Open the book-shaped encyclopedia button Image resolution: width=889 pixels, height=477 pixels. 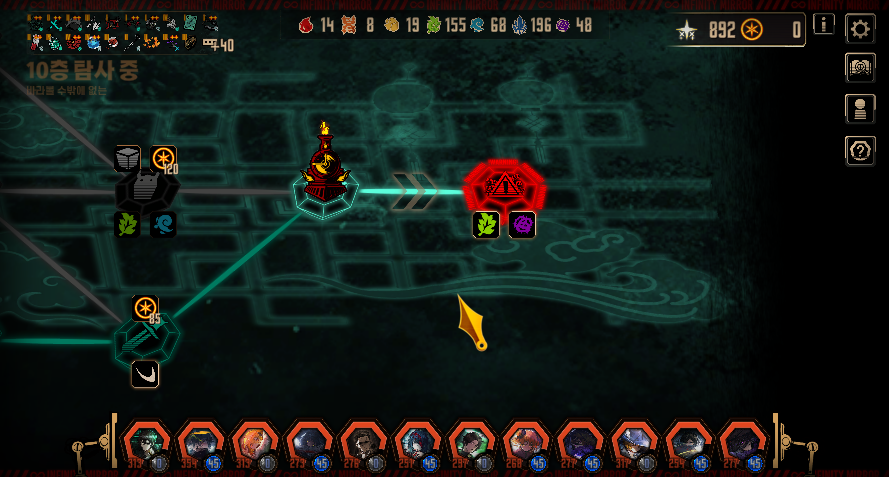click(x=860, y=68)
